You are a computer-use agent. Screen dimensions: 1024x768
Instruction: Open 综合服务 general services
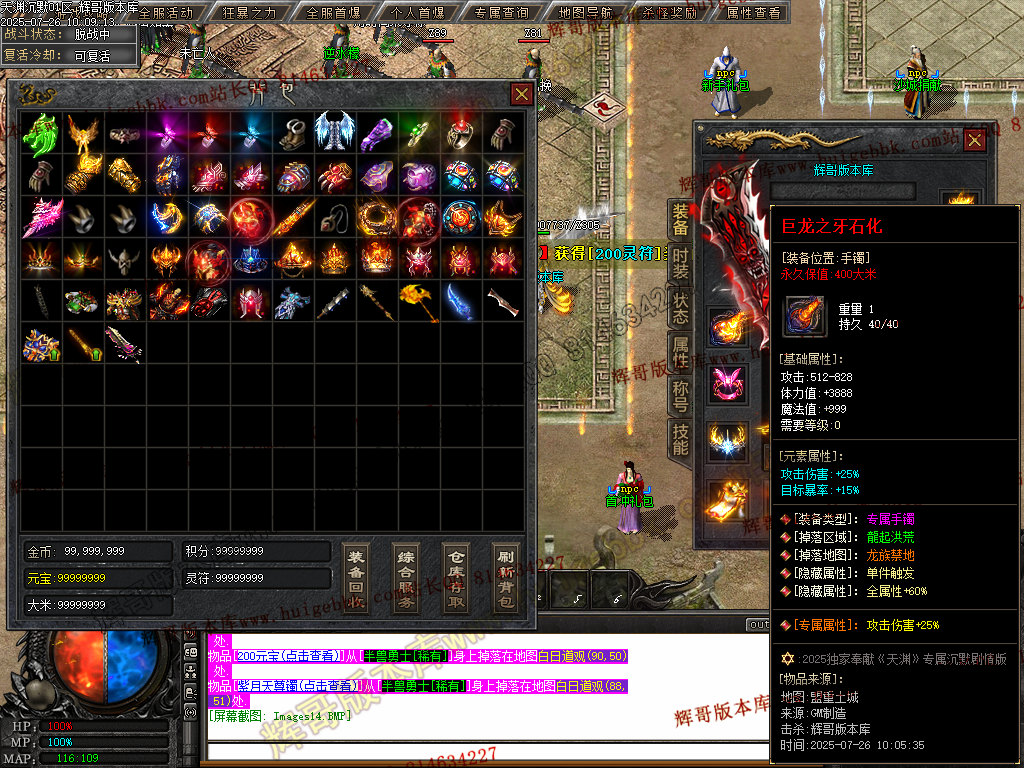[406, 579]
